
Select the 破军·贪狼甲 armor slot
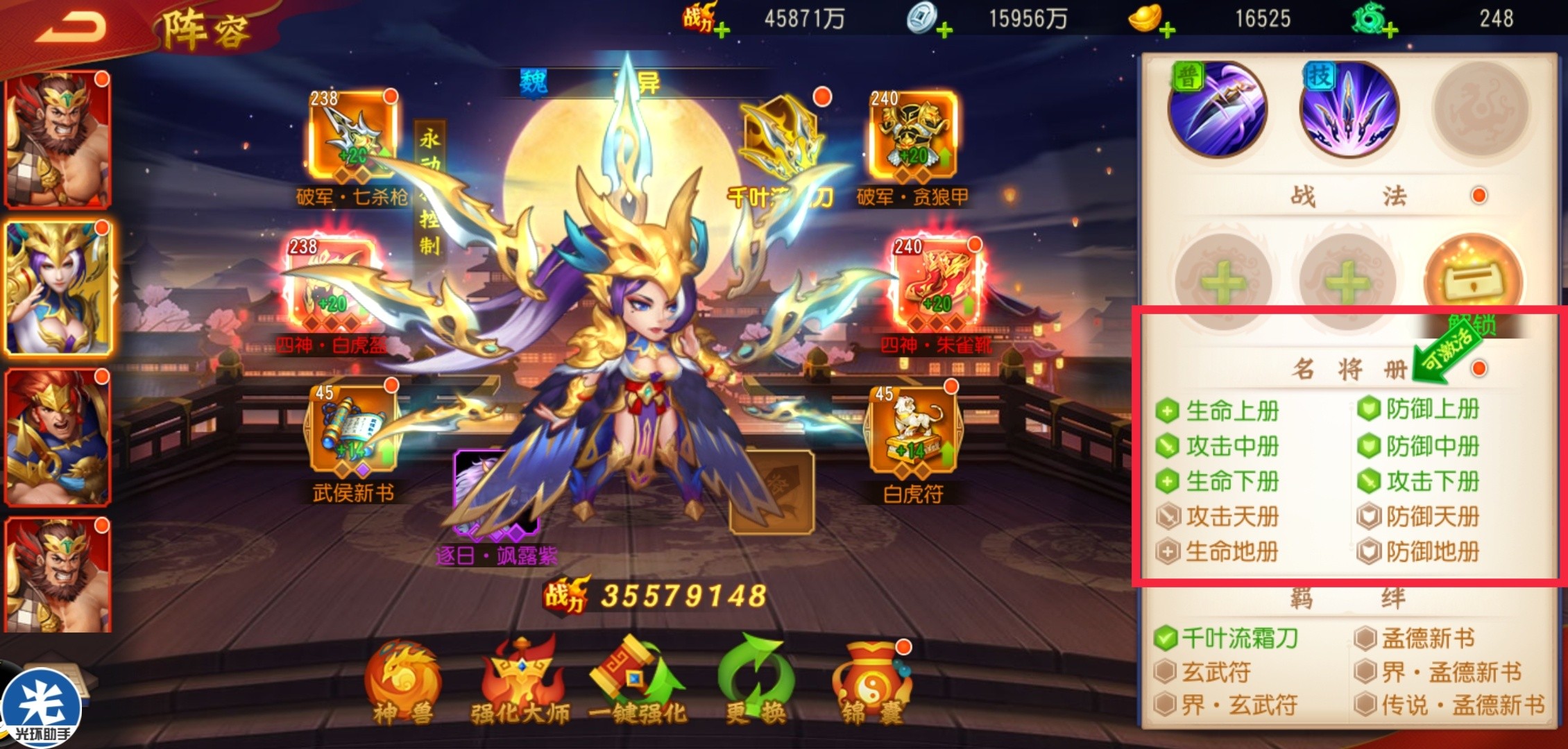click(x=913, y=137)
